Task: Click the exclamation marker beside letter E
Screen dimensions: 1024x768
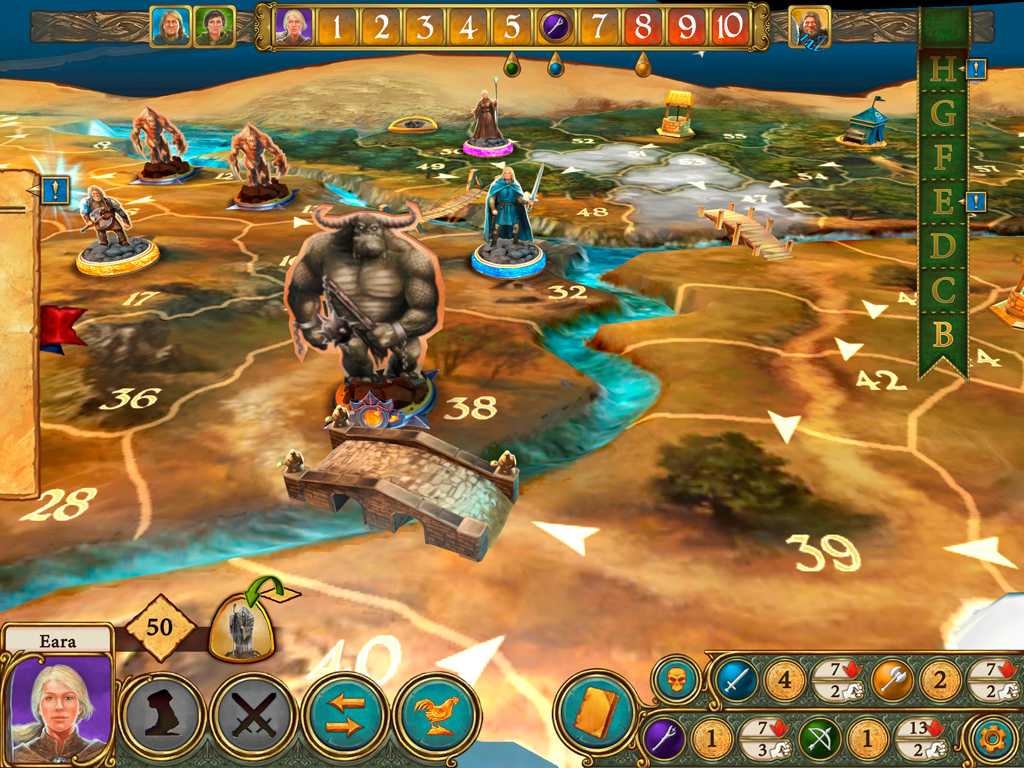Action: click(x=976, y=202)
